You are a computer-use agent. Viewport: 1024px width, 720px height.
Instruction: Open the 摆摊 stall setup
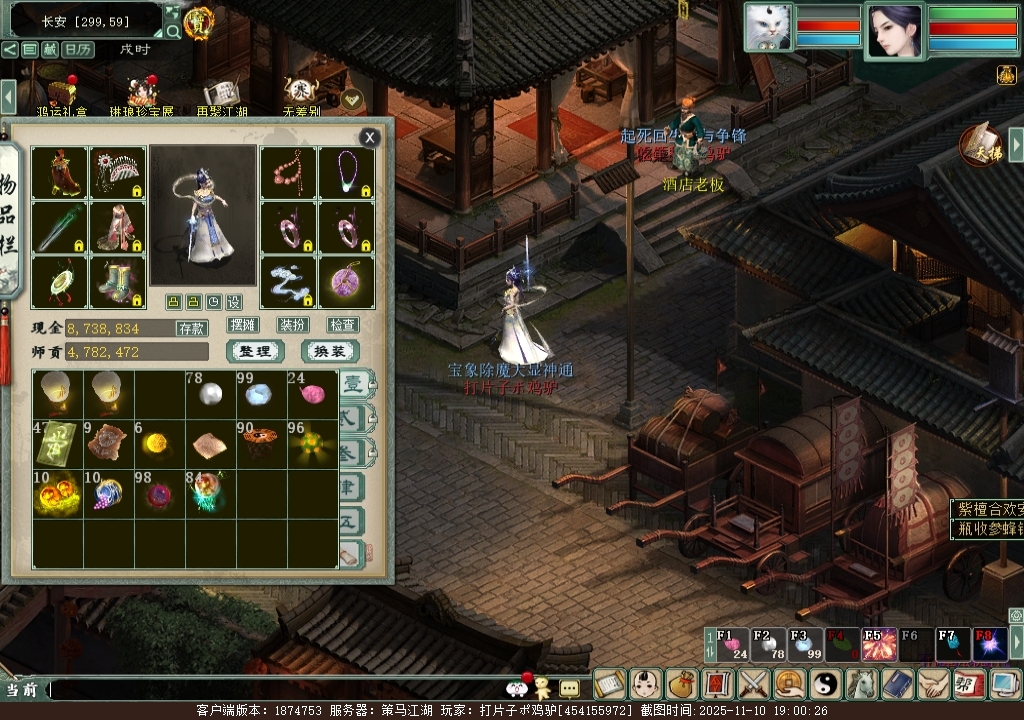click(x=243, y=325)
